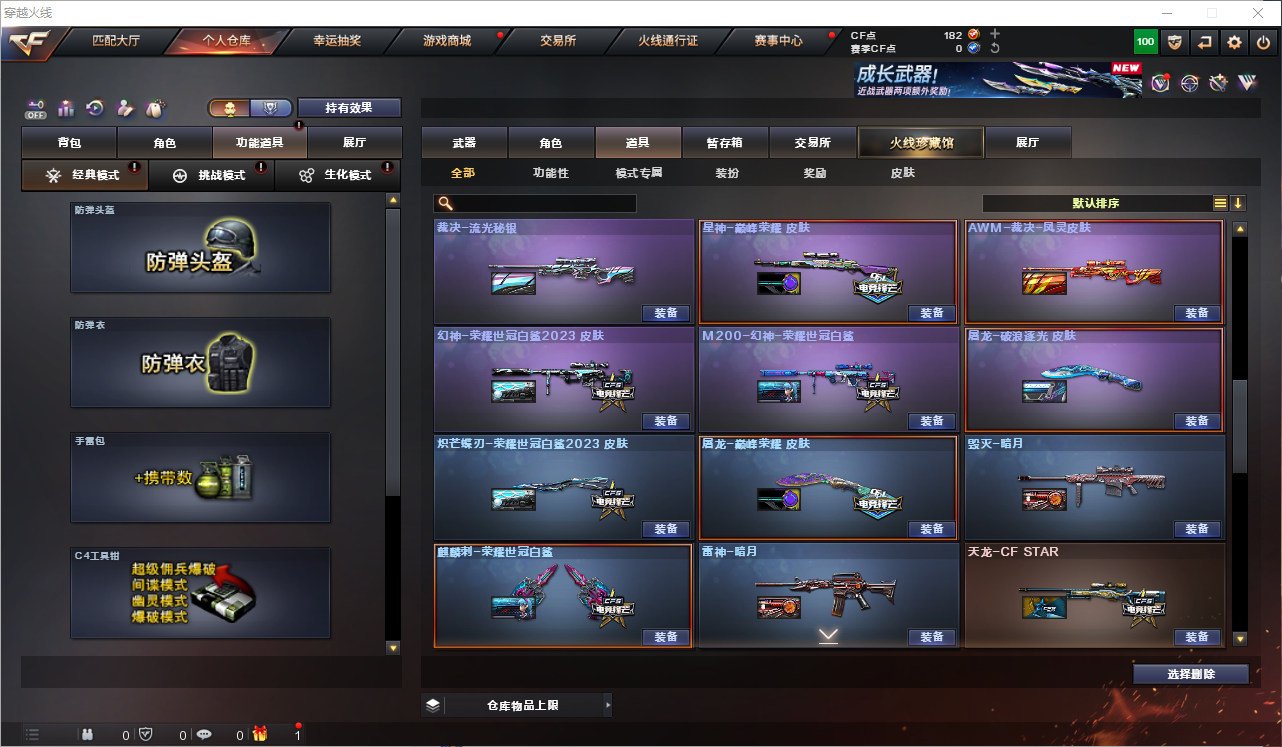The height and width of the screenshot is (747, 1282).
Task: Select the 火线珍藏馆 collection tab
Action: pos(921,143)
